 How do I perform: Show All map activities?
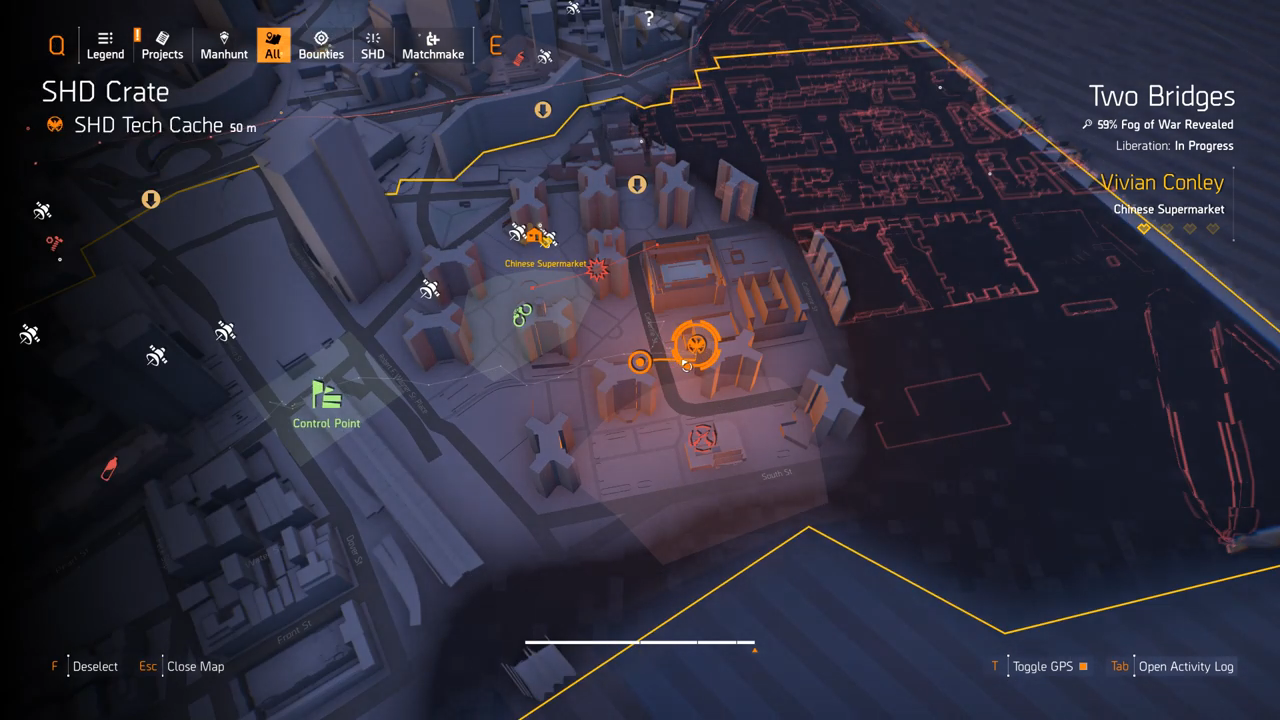[x=273, y=45]
